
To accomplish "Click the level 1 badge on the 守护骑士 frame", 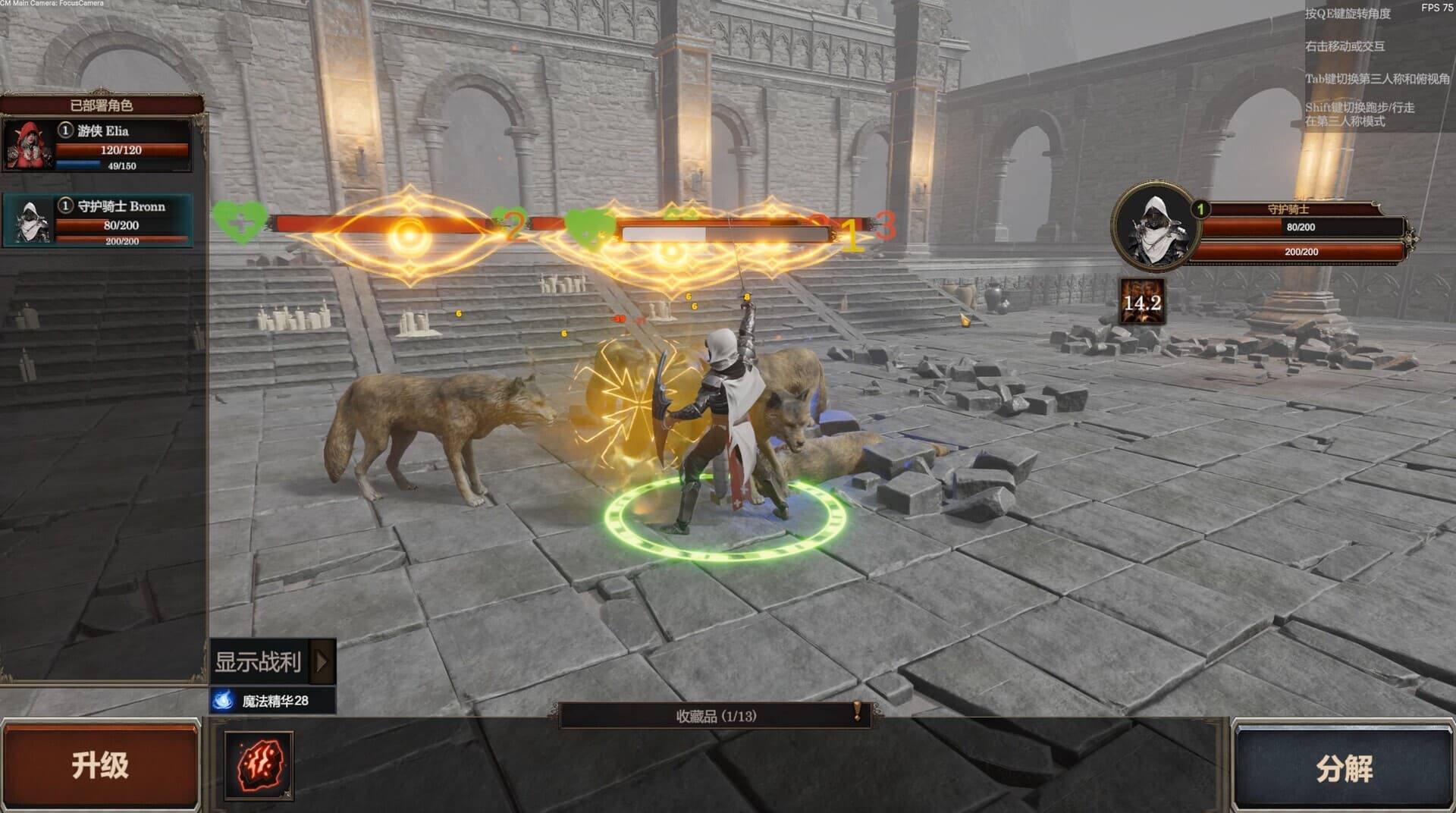I will pyautogui.click(x=1200, y=207).
